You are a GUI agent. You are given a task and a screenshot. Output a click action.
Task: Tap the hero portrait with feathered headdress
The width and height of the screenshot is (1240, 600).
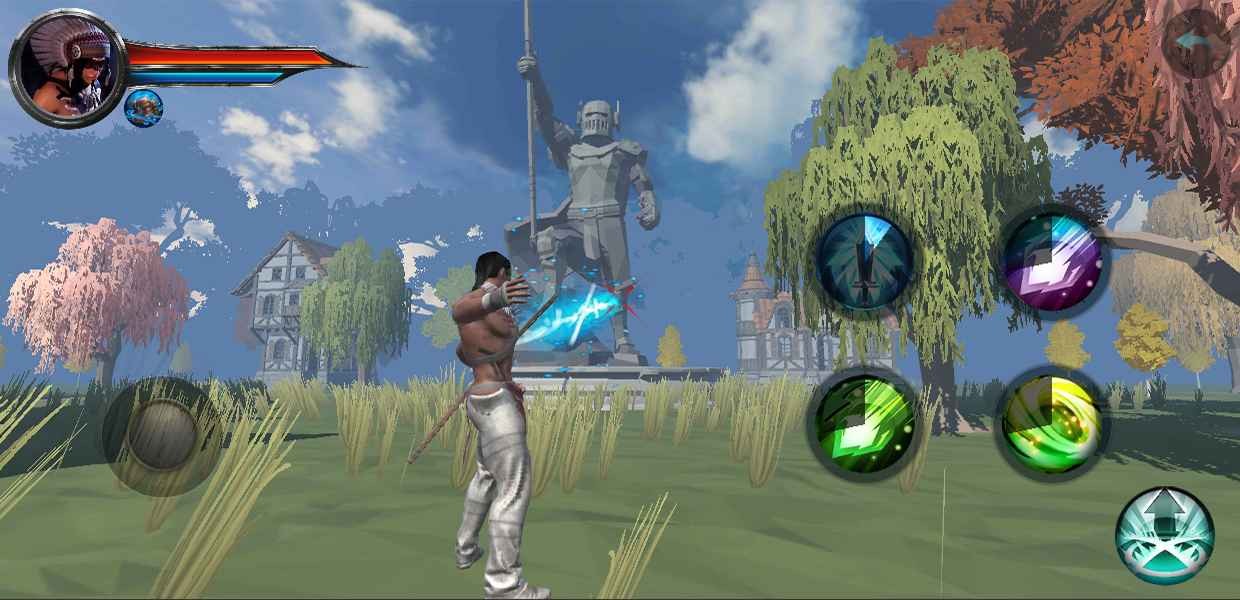(67, 68)
